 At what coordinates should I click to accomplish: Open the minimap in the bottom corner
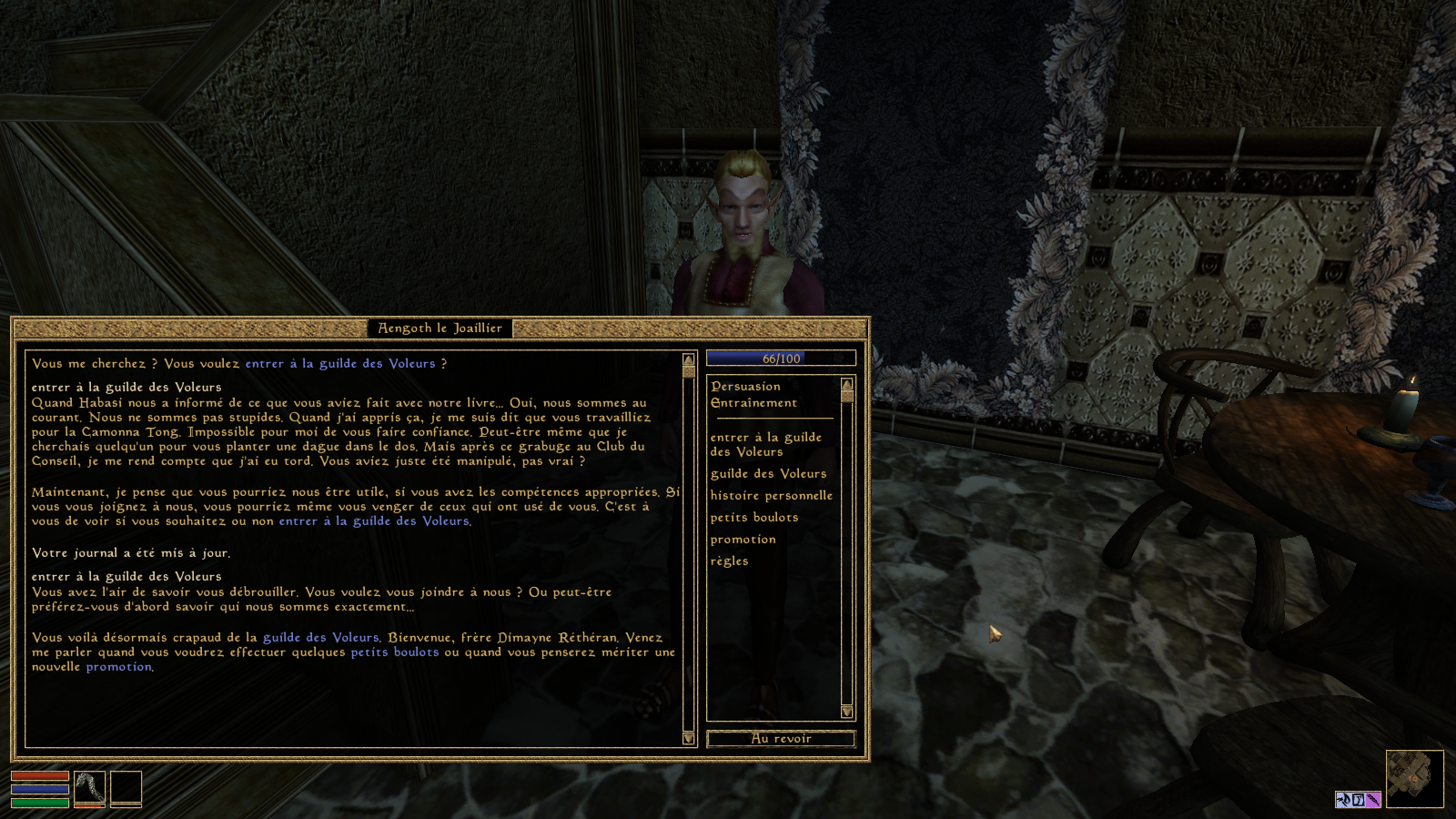pyautogui.click(x=1414, y=779)
